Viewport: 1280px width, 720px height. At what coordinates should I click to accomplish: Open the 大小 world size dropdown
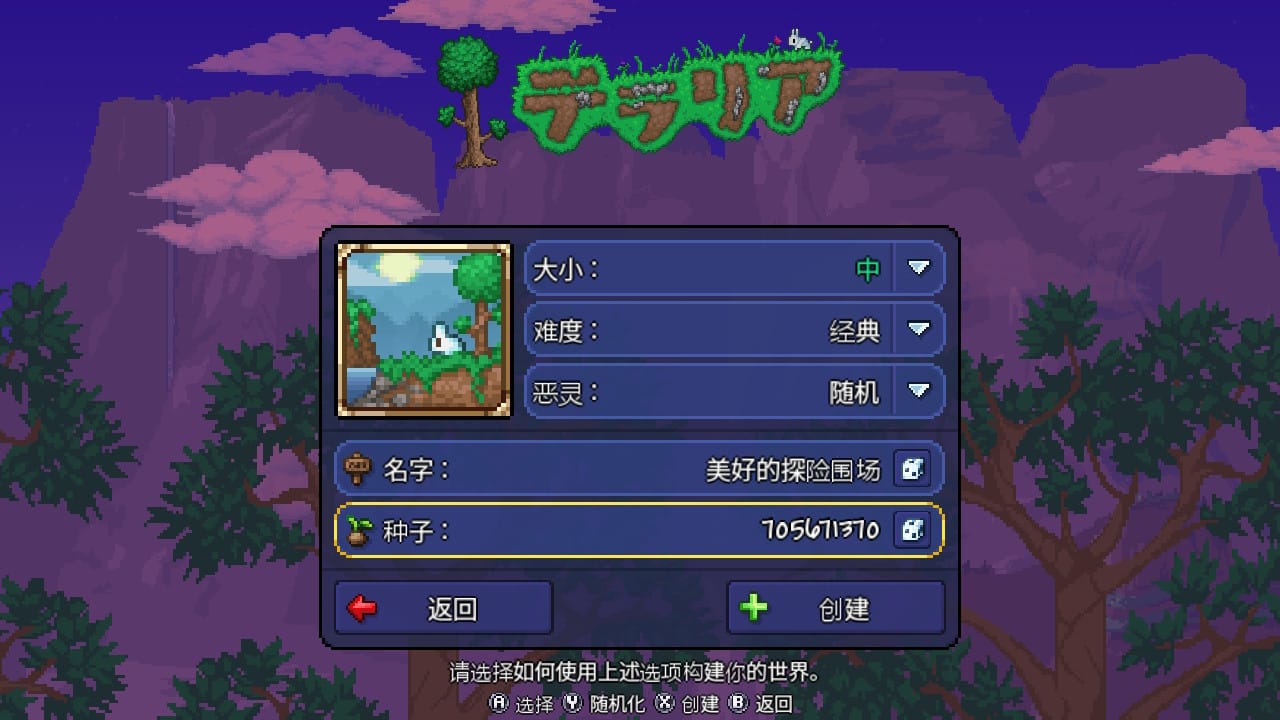(919, 267)
